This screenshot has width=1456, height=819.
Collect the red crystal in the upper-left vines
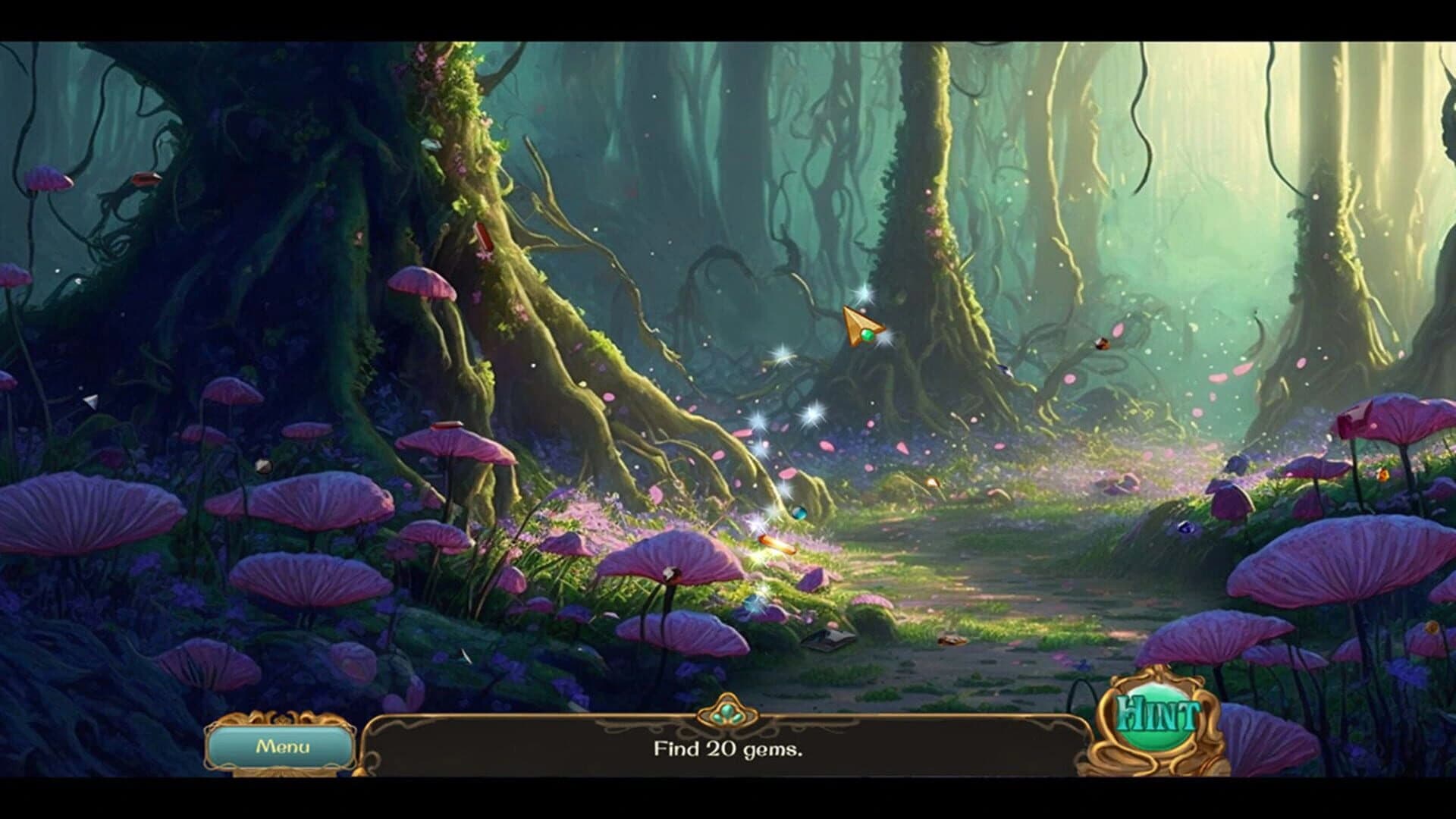(146, 180)
